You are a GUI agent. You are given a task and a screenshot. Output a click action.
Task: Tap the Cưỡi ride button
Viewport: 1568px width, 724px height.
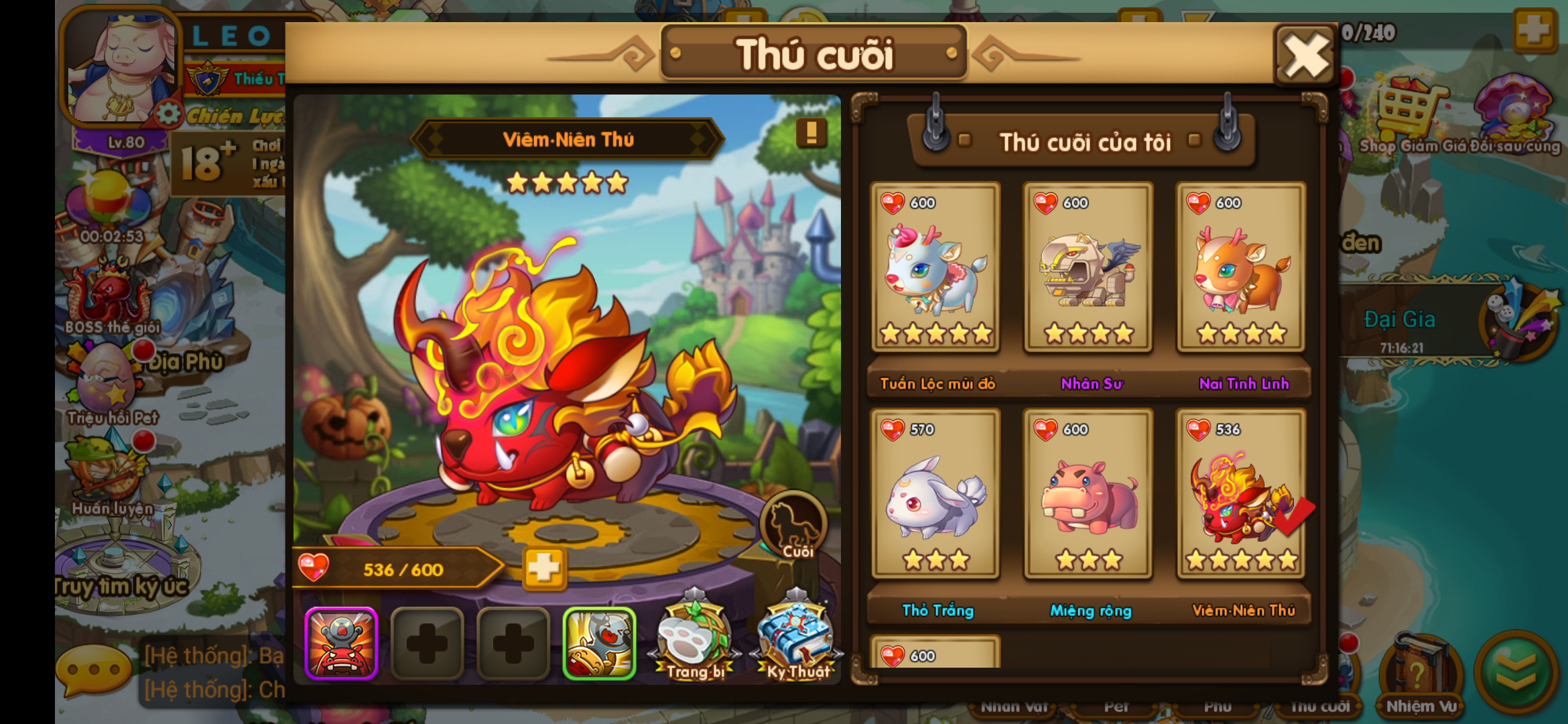[x=795, y=526]
